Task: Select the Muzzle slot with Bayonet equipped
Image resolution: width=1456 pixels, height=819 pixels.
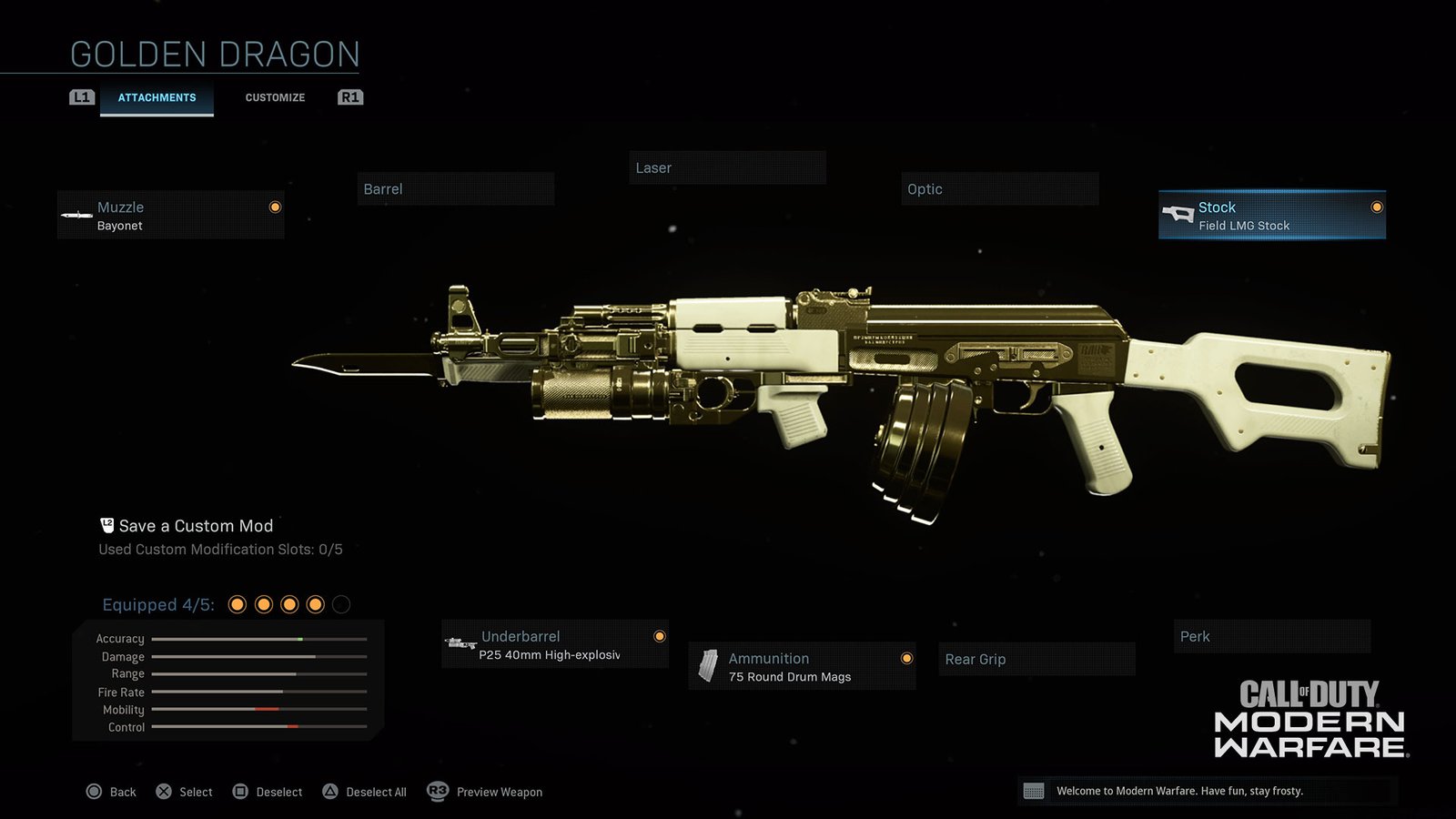Action: coord(171,215)
